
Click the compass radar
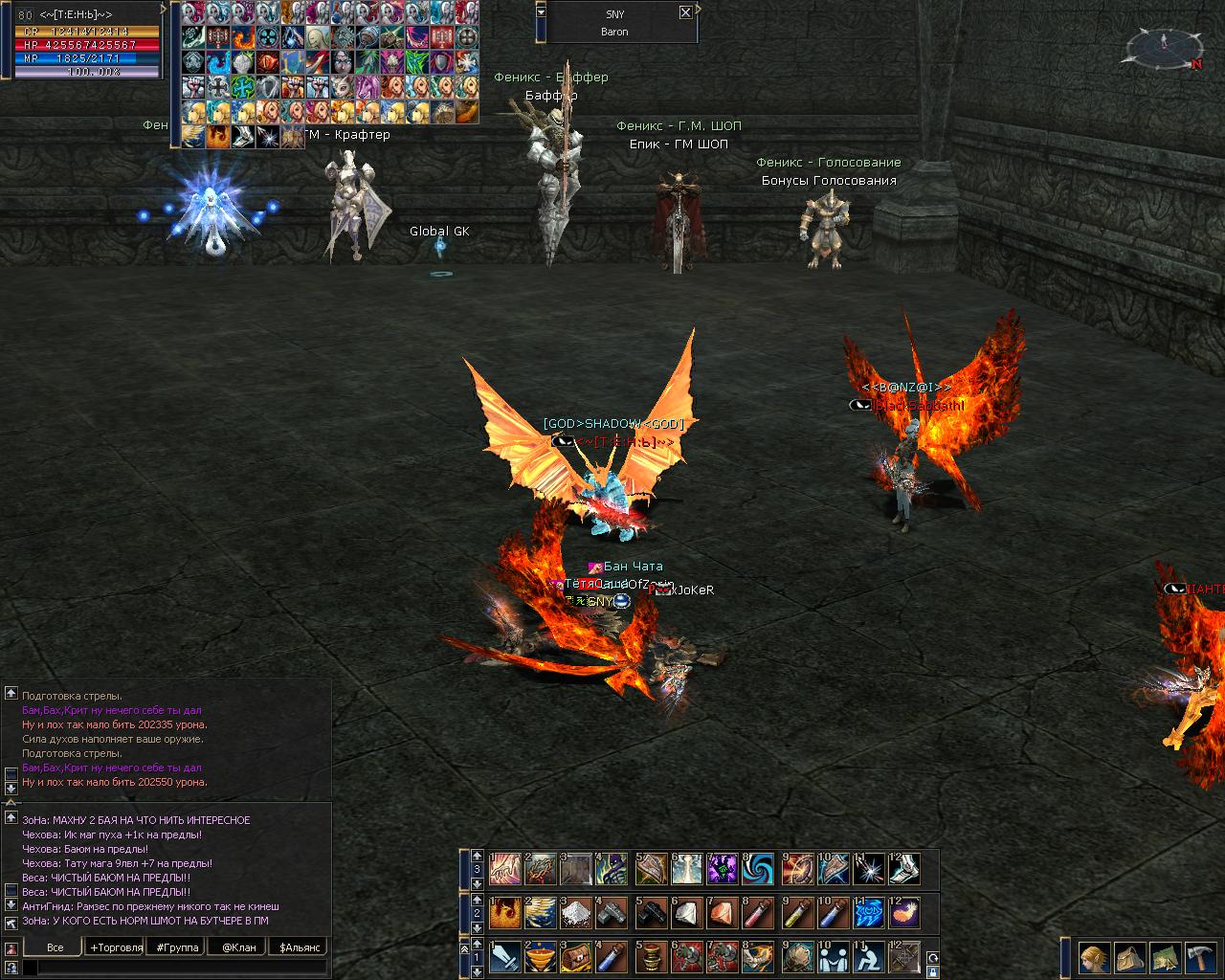click(x=1164, y=48)
